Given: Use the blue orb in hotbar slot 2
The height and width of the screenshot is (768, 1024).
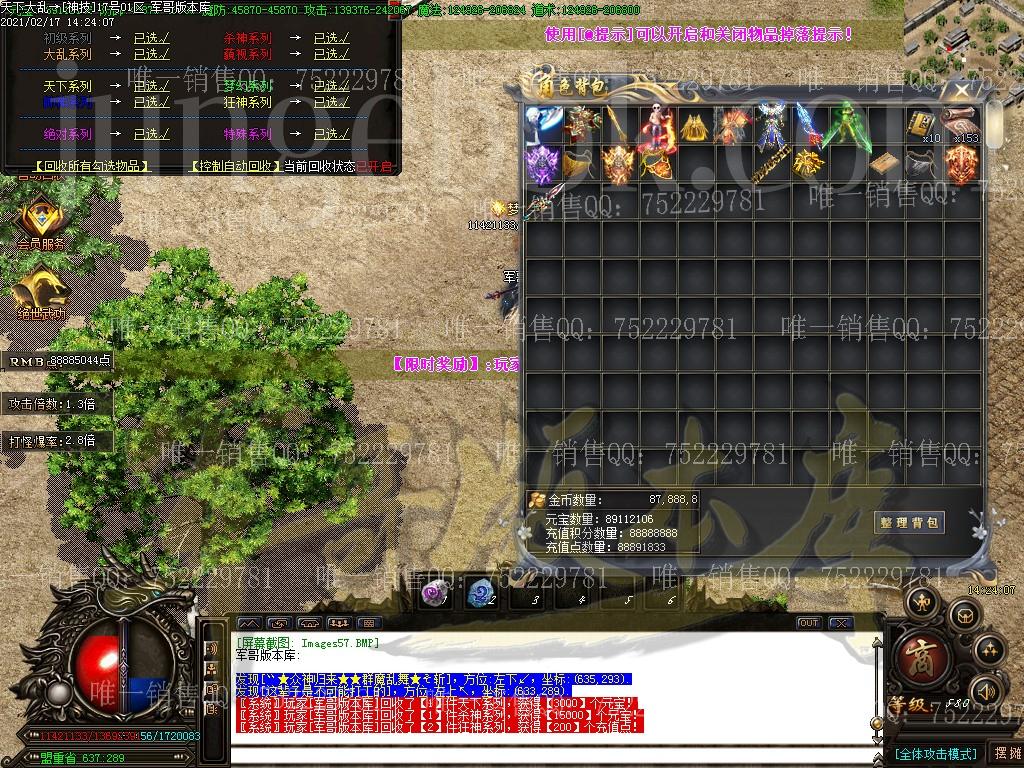Looking at the screenshot, I should tap(480, 593).
